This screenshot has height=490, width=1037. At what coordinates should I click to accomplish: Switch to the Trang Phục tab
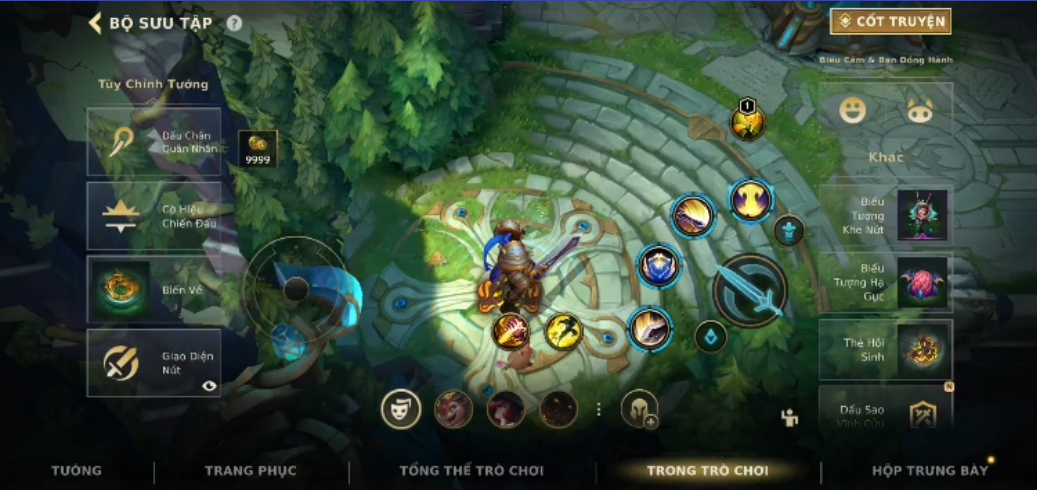click(x=250, y=470)
